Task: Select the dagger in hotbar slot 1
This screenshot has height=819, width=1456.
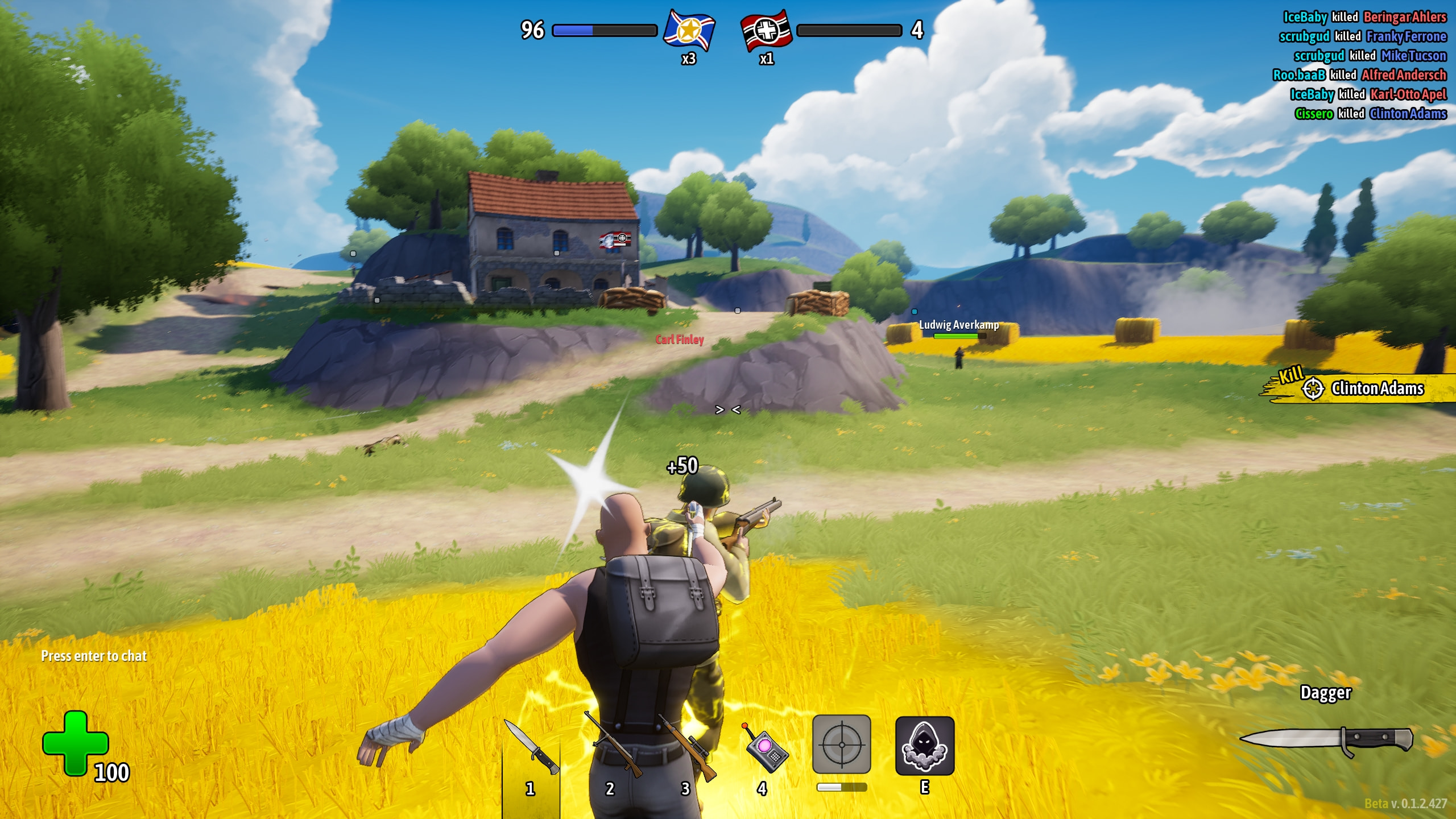Action: pos(531,748)
